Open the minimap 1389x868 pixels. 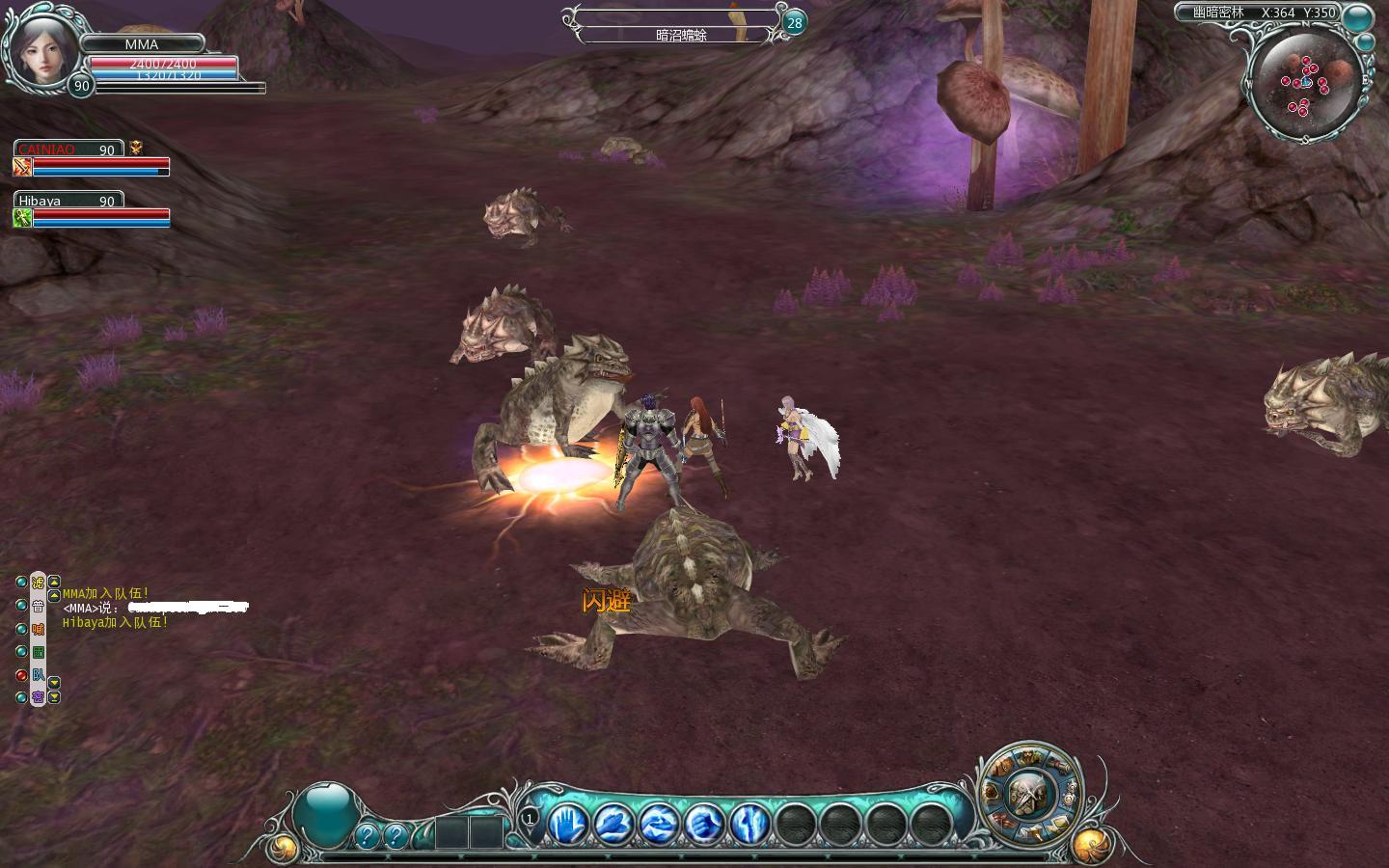click(x=1306, y=83)
